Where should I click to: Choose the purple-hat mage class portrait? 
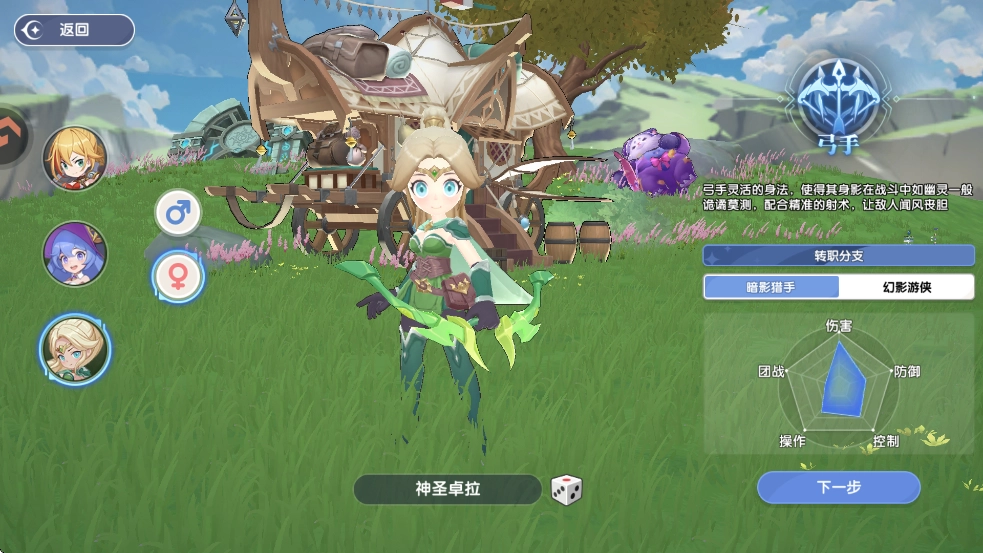75,254
